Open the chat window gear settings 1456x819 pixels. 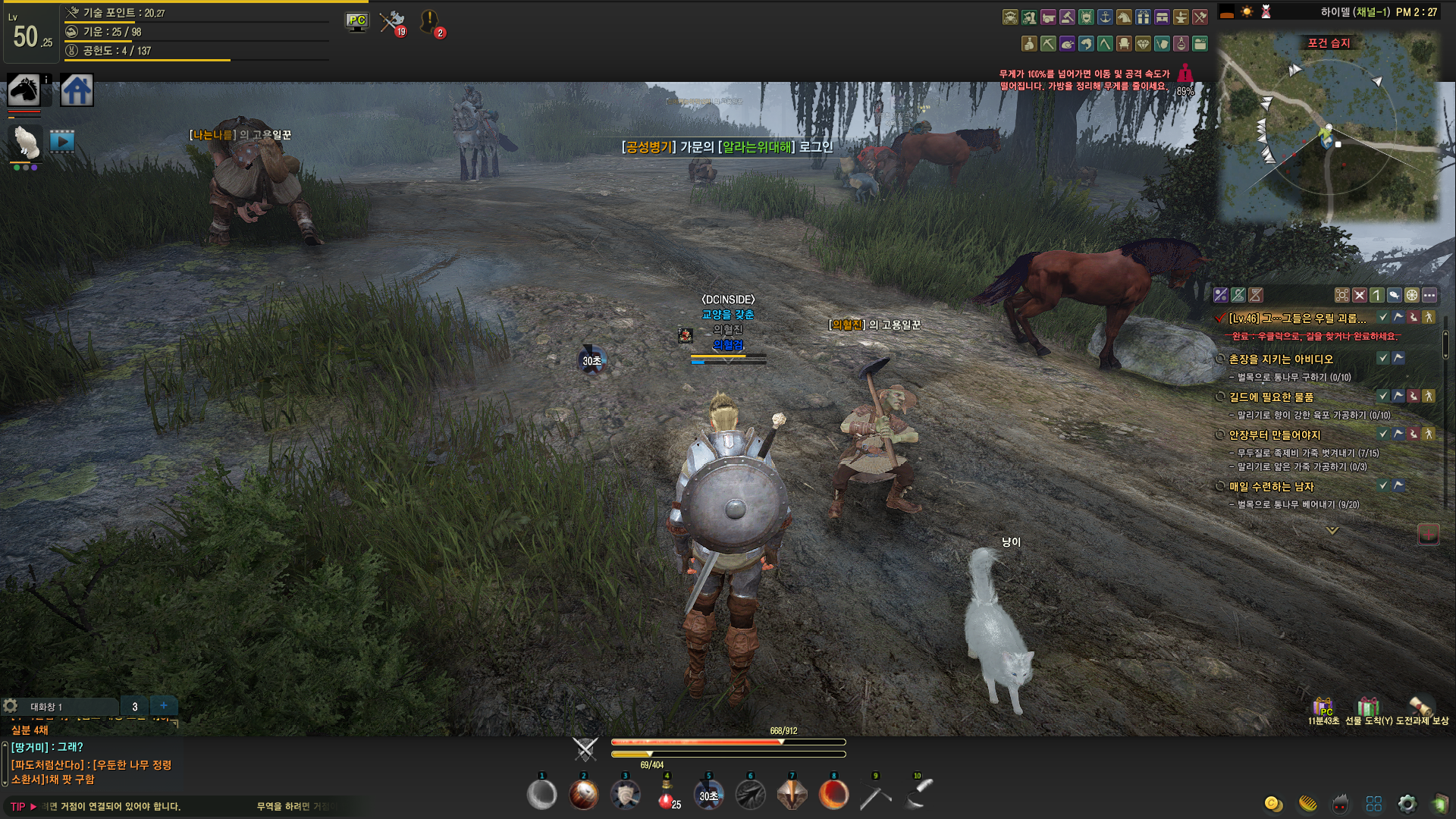11,706
